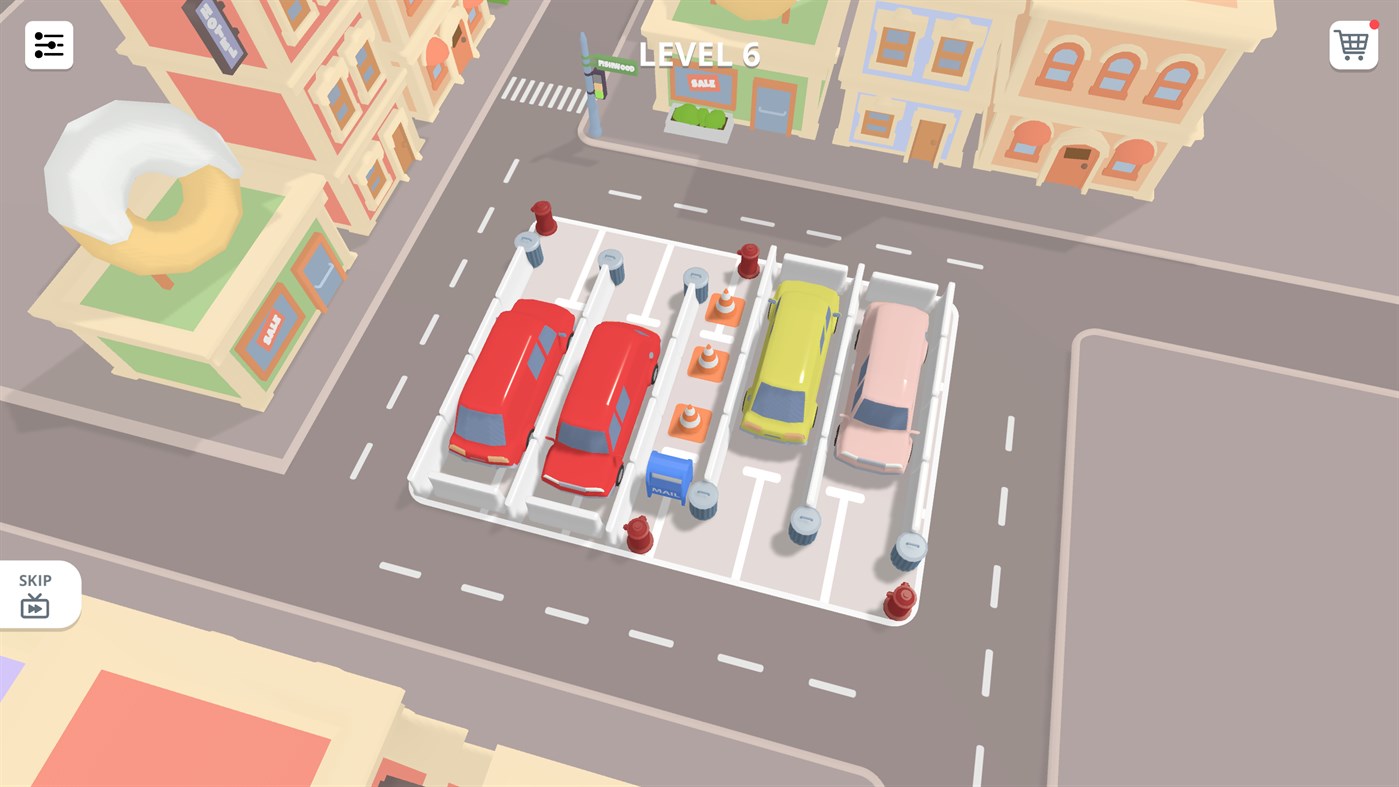Tap the hydrant between the red and yellow cars
Screen dimensions: 1399x787
click(749, 260)
